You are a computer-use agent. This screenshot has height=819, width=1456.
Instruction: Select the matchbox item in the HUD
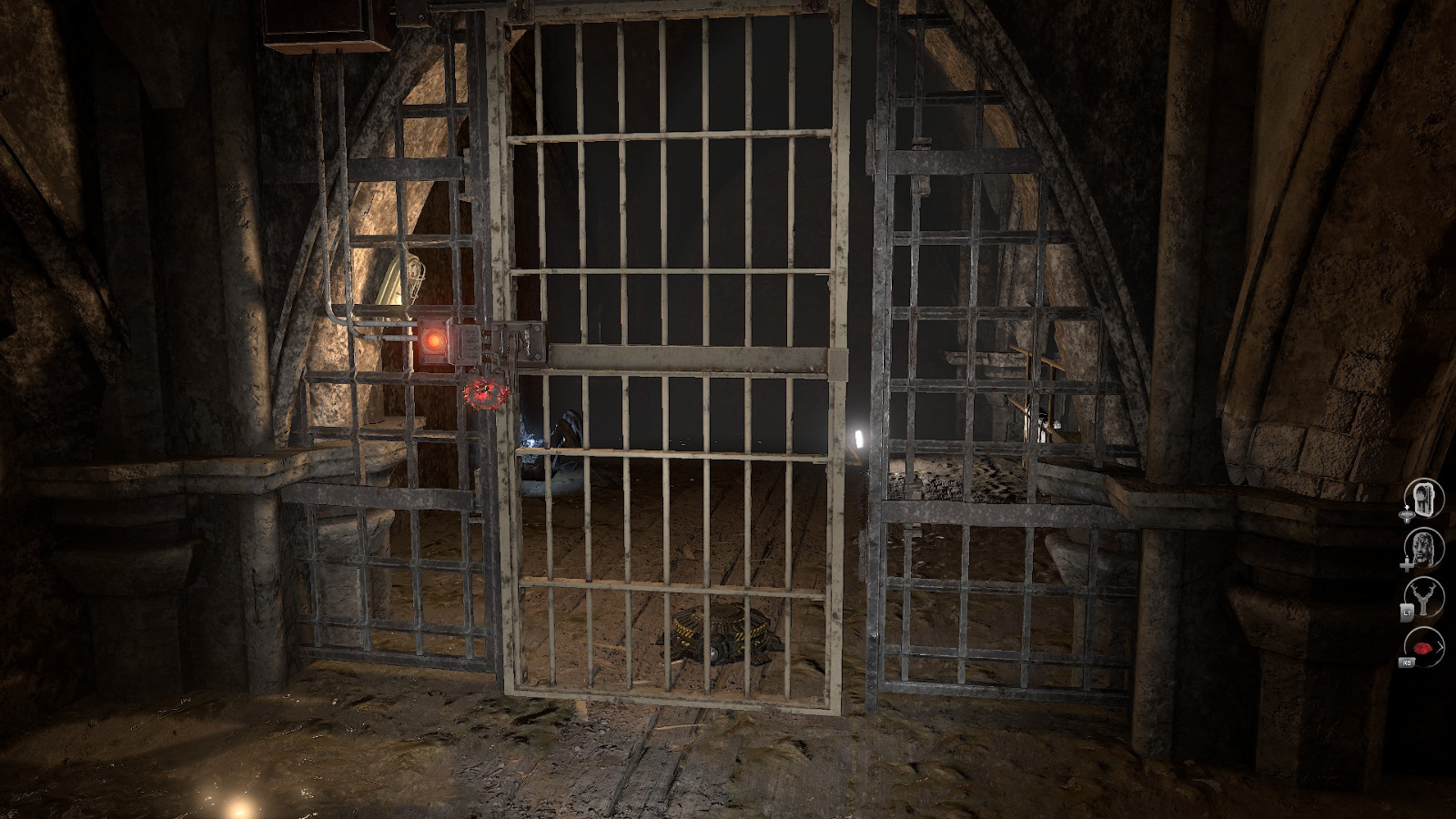click(x=1424, y=497)
